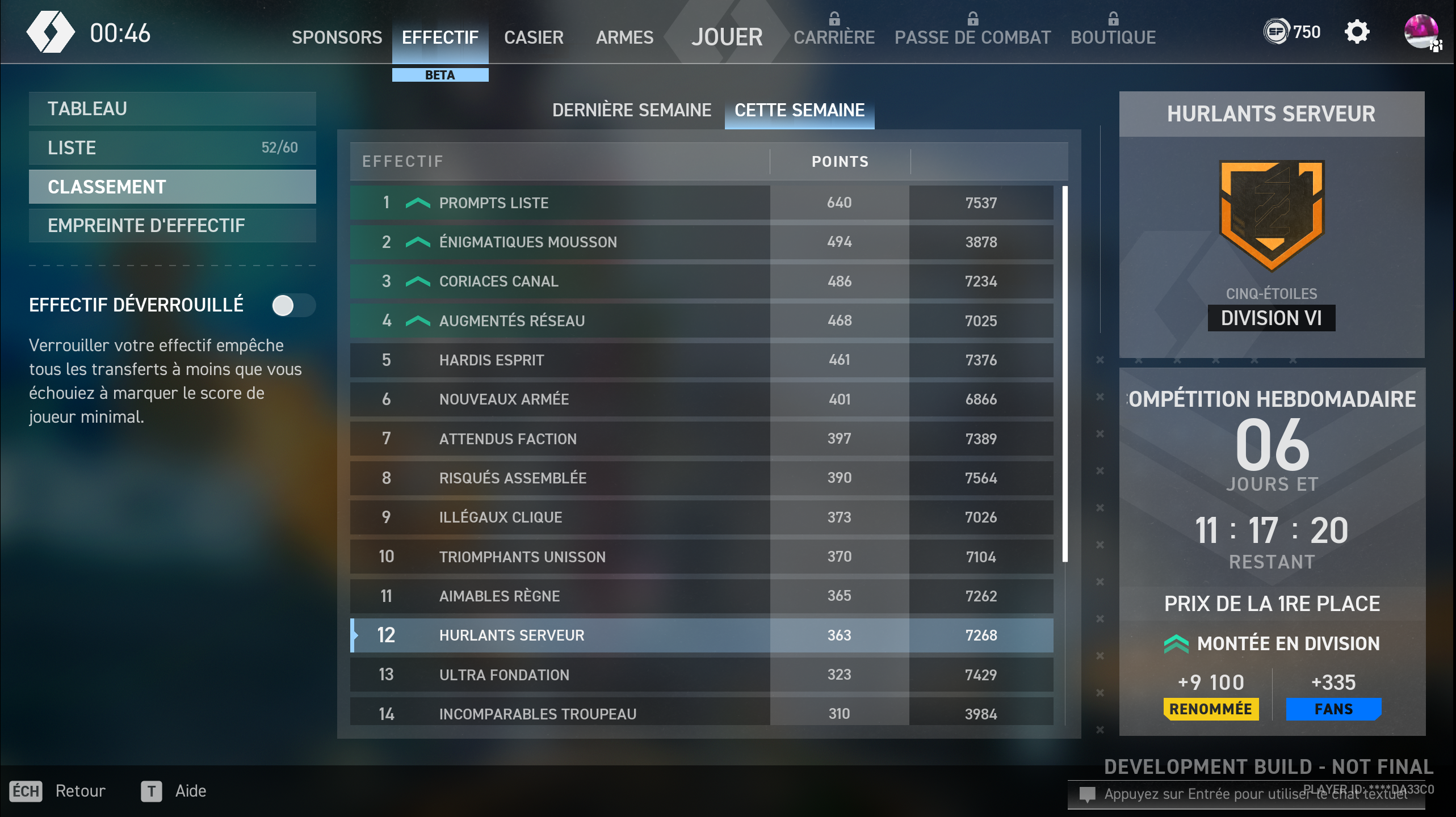Select the HURLANTS SERVEUR leaderboard row

tap(624, 635)
